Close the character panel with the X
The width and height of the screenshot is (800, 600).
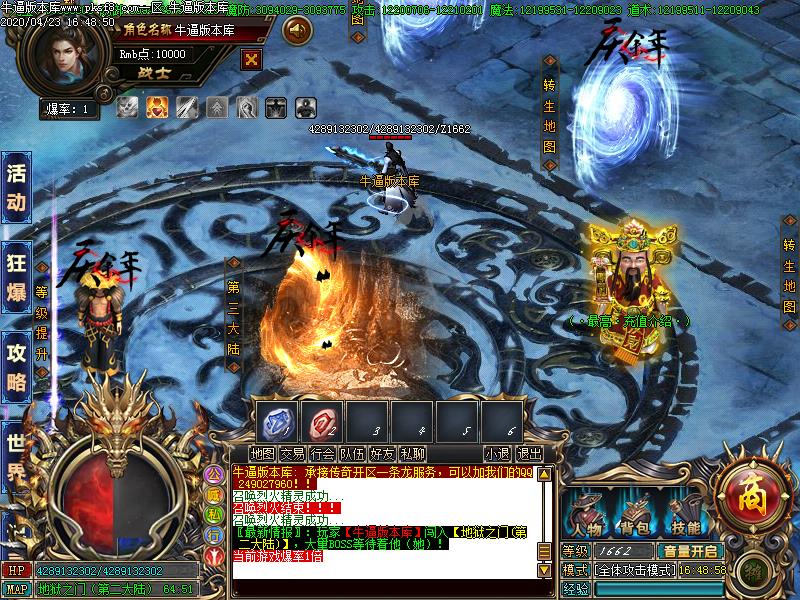(x=251, y=58)
